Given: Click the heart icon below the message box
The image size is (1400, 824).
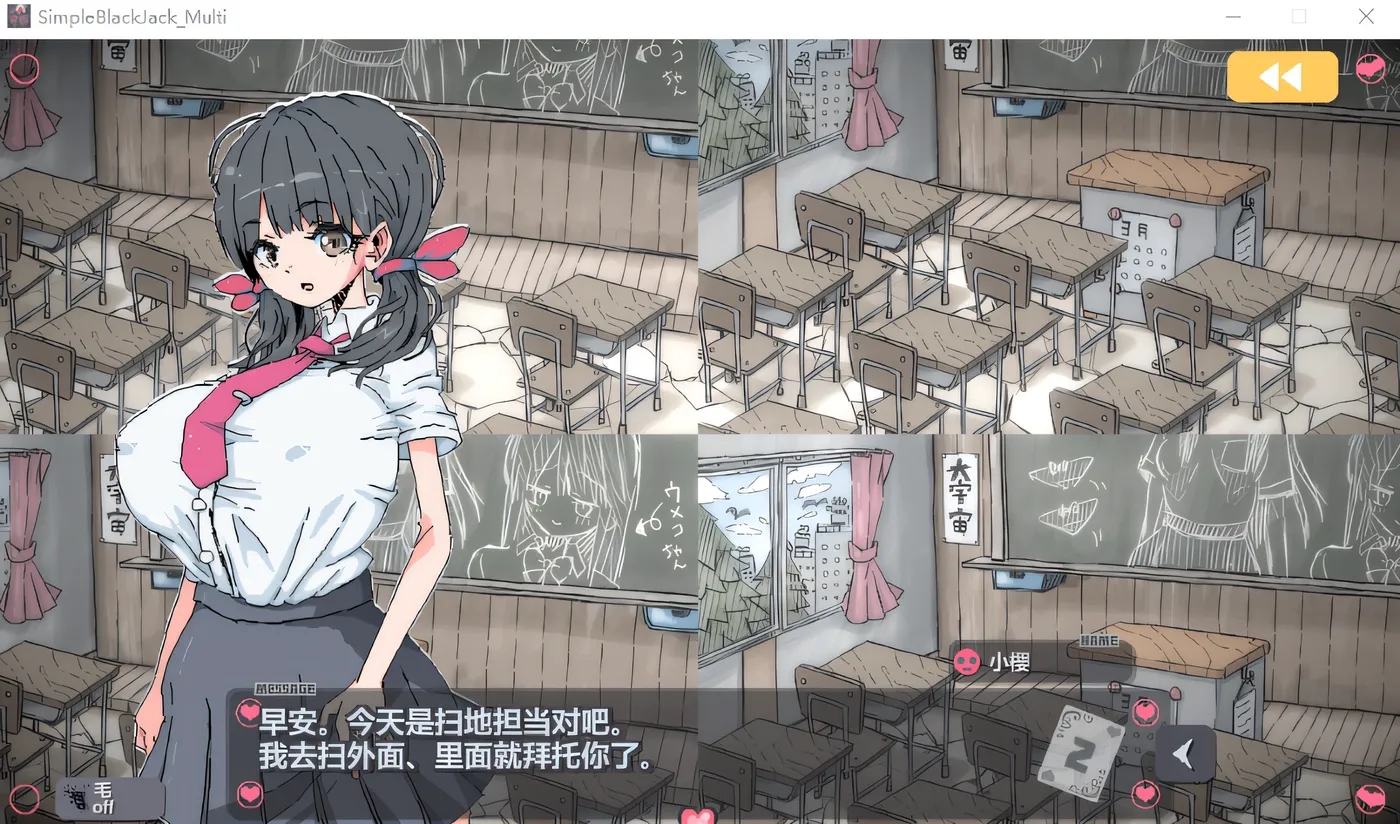Looking at the screenshot, I should coord(250,793).
